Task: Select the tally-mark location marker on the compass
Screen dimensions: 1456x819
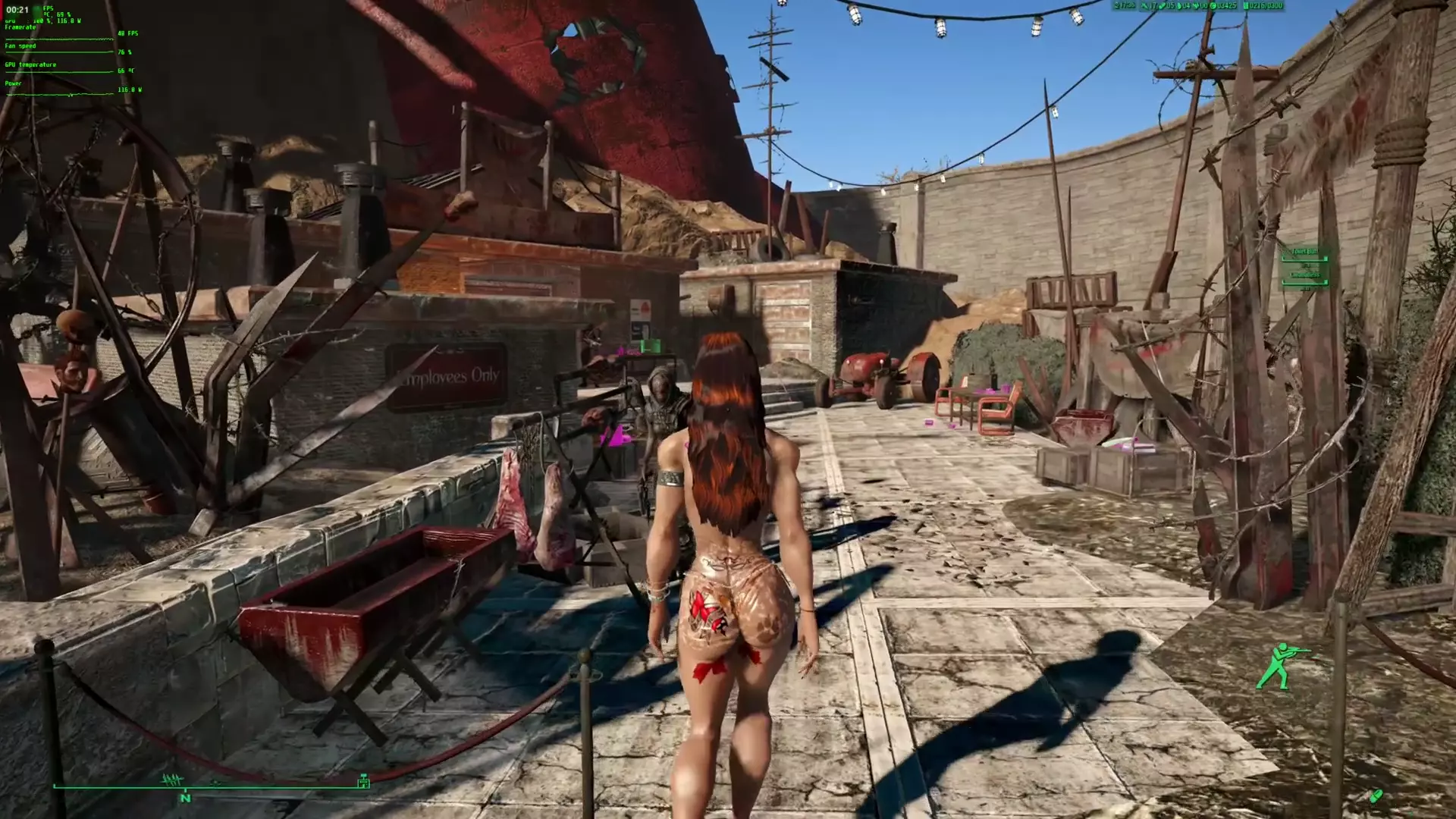Action: [173, 780]
